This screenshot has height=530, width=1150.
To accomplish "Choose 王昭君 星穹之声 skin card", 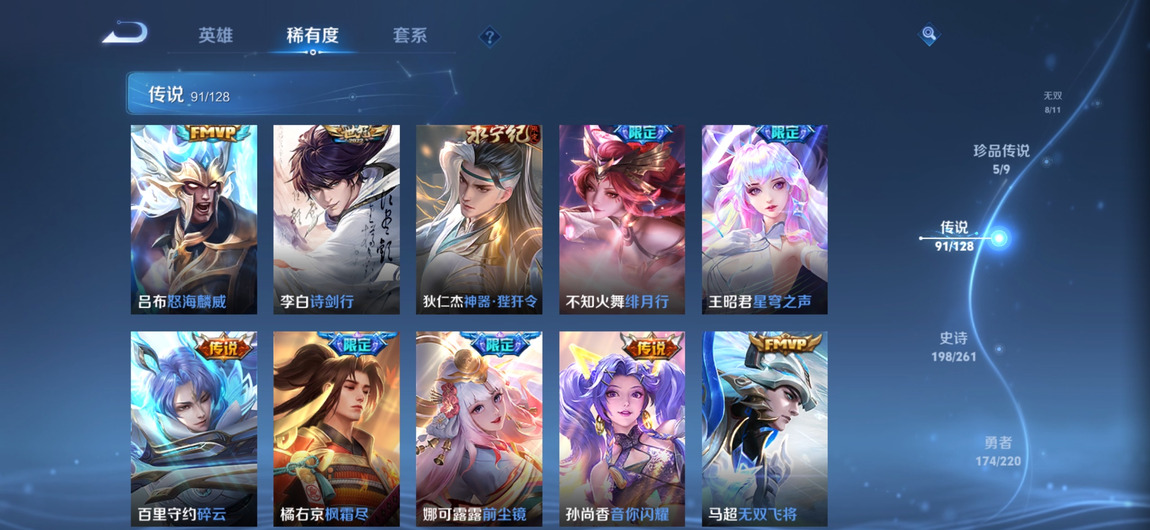I will coord(764,219).
